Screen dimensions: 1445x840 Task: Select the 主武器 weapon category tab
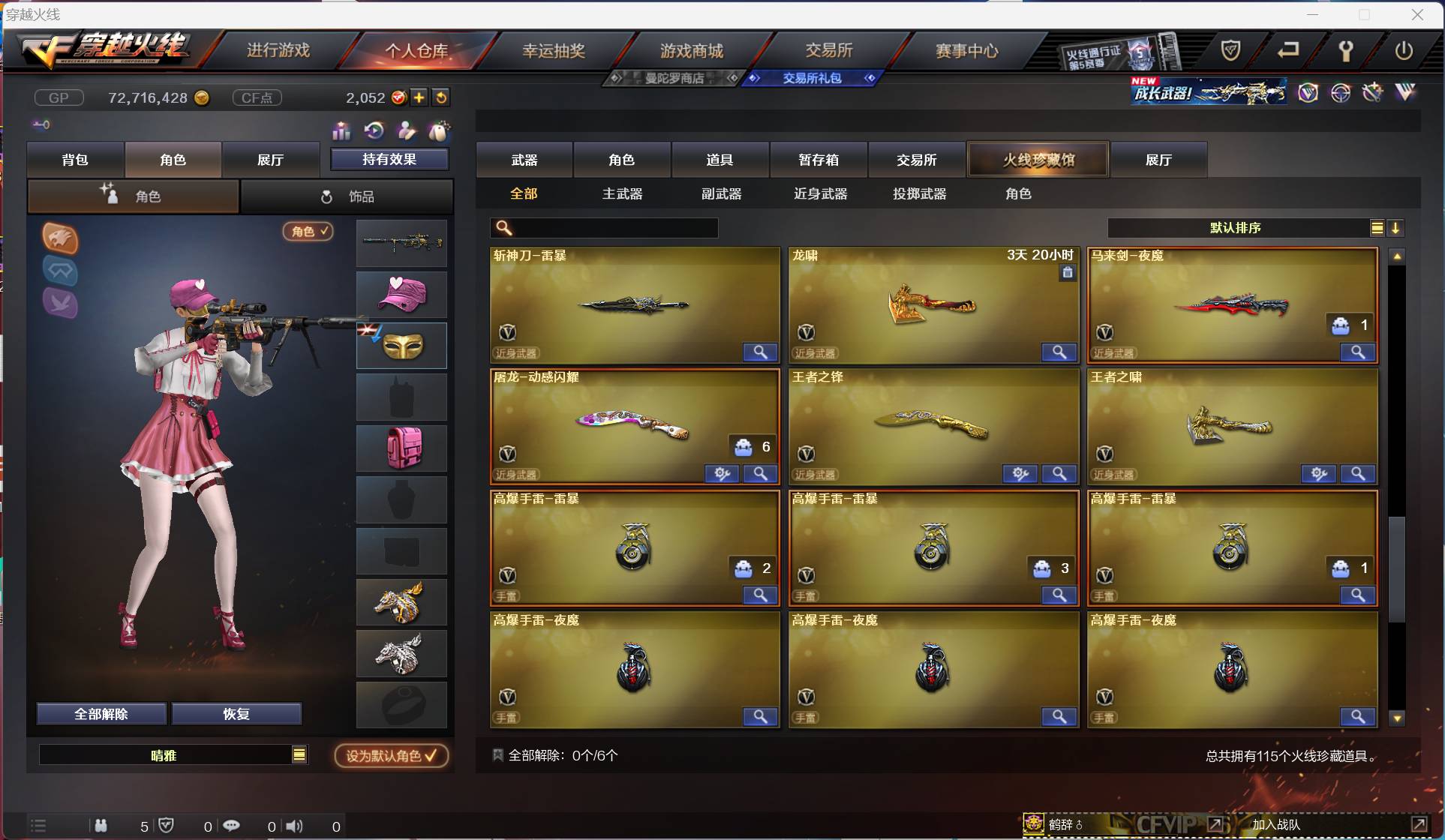tap(622, 193)
